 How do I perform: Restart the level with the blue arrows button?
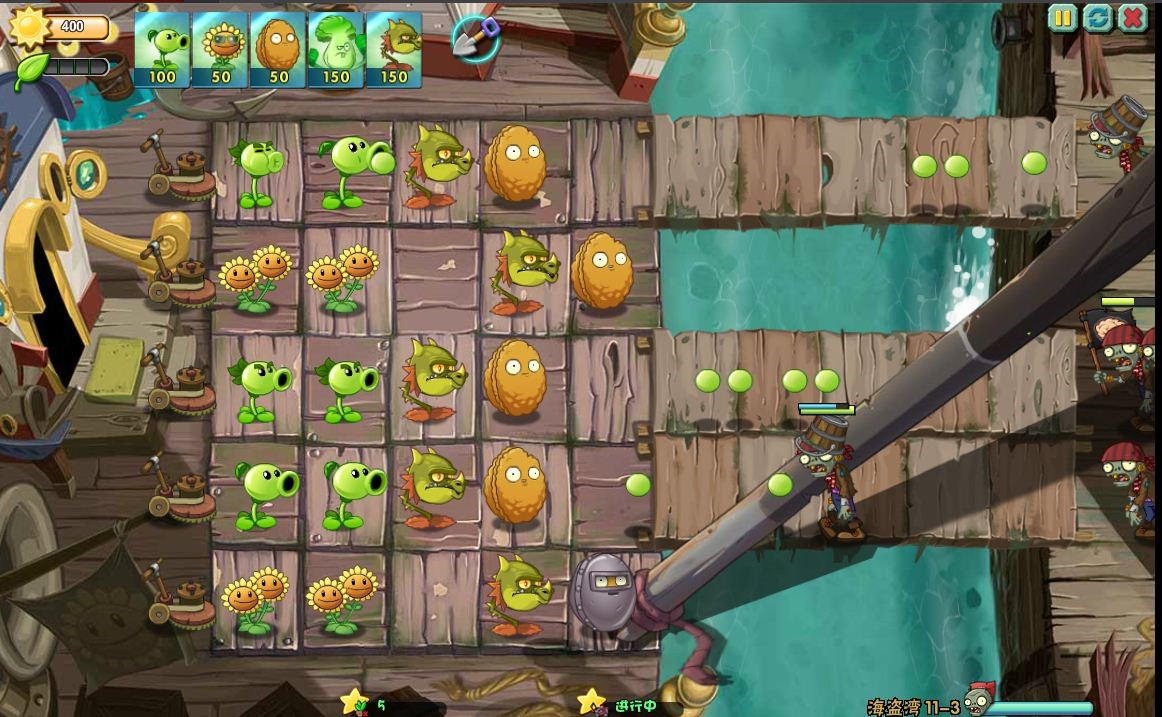pos(1097,17)
